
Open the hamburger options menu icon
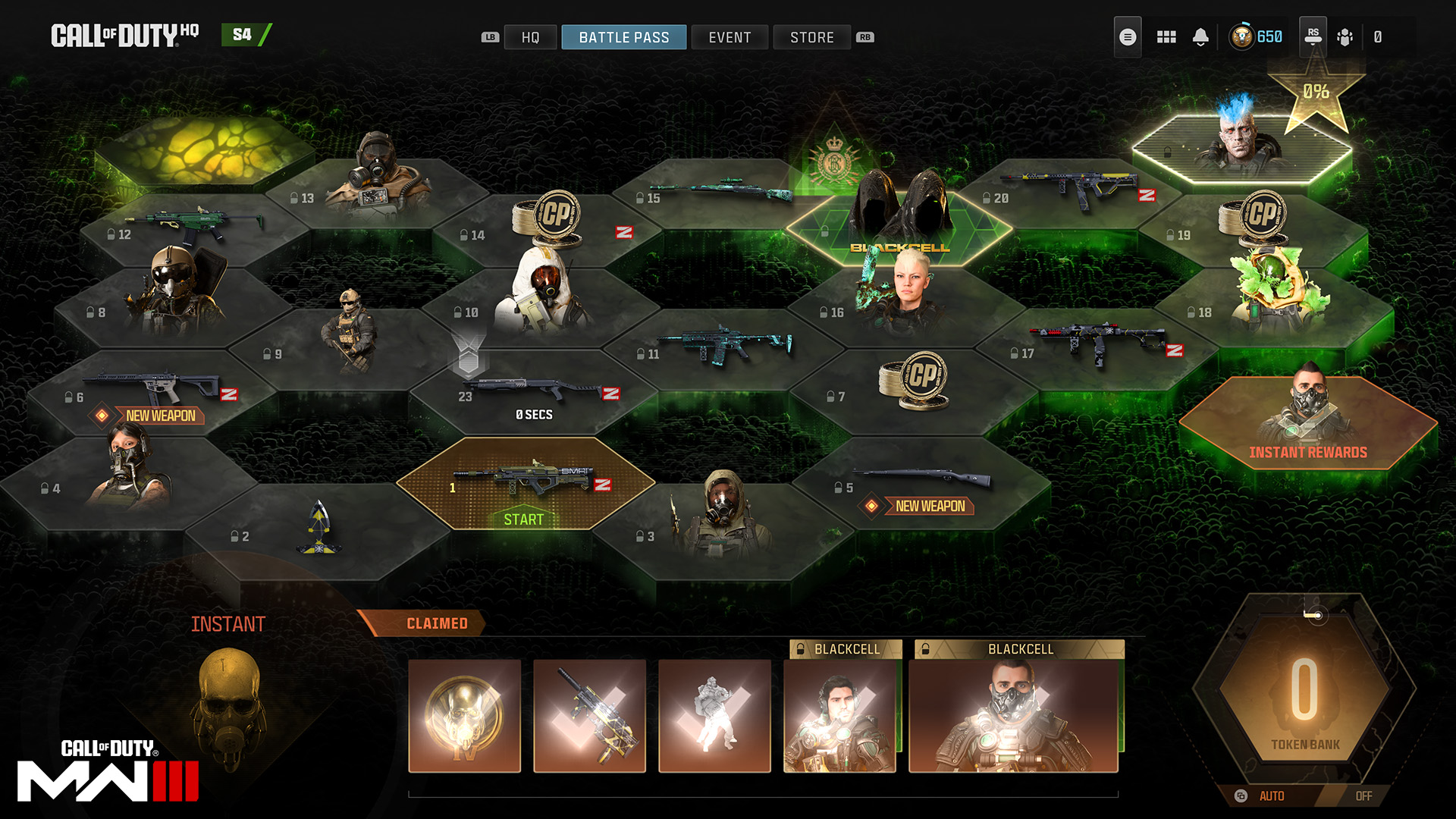(1128, 37)
